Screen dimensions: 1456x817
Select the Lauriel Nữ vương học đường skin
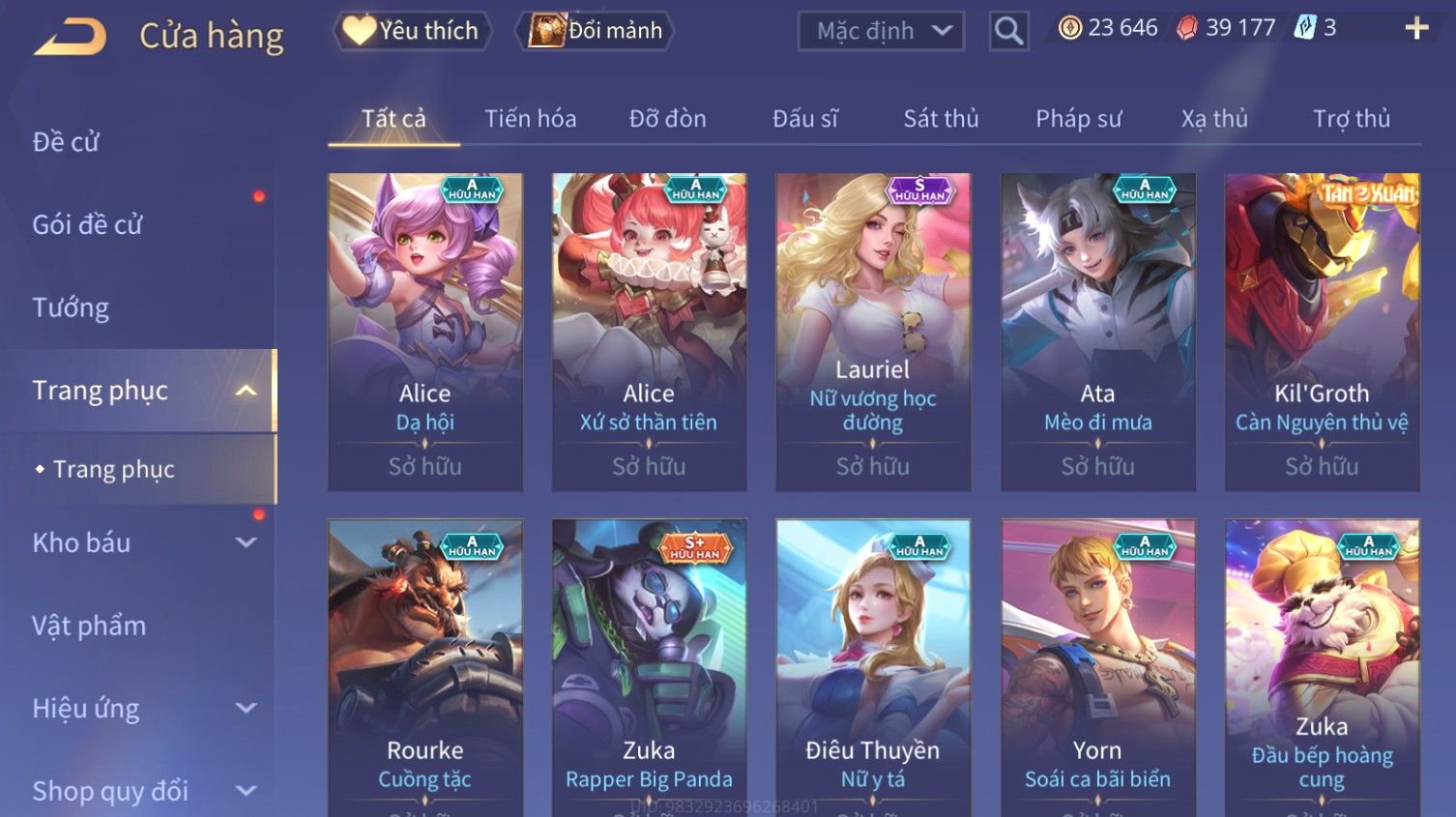tap(873, 332)
